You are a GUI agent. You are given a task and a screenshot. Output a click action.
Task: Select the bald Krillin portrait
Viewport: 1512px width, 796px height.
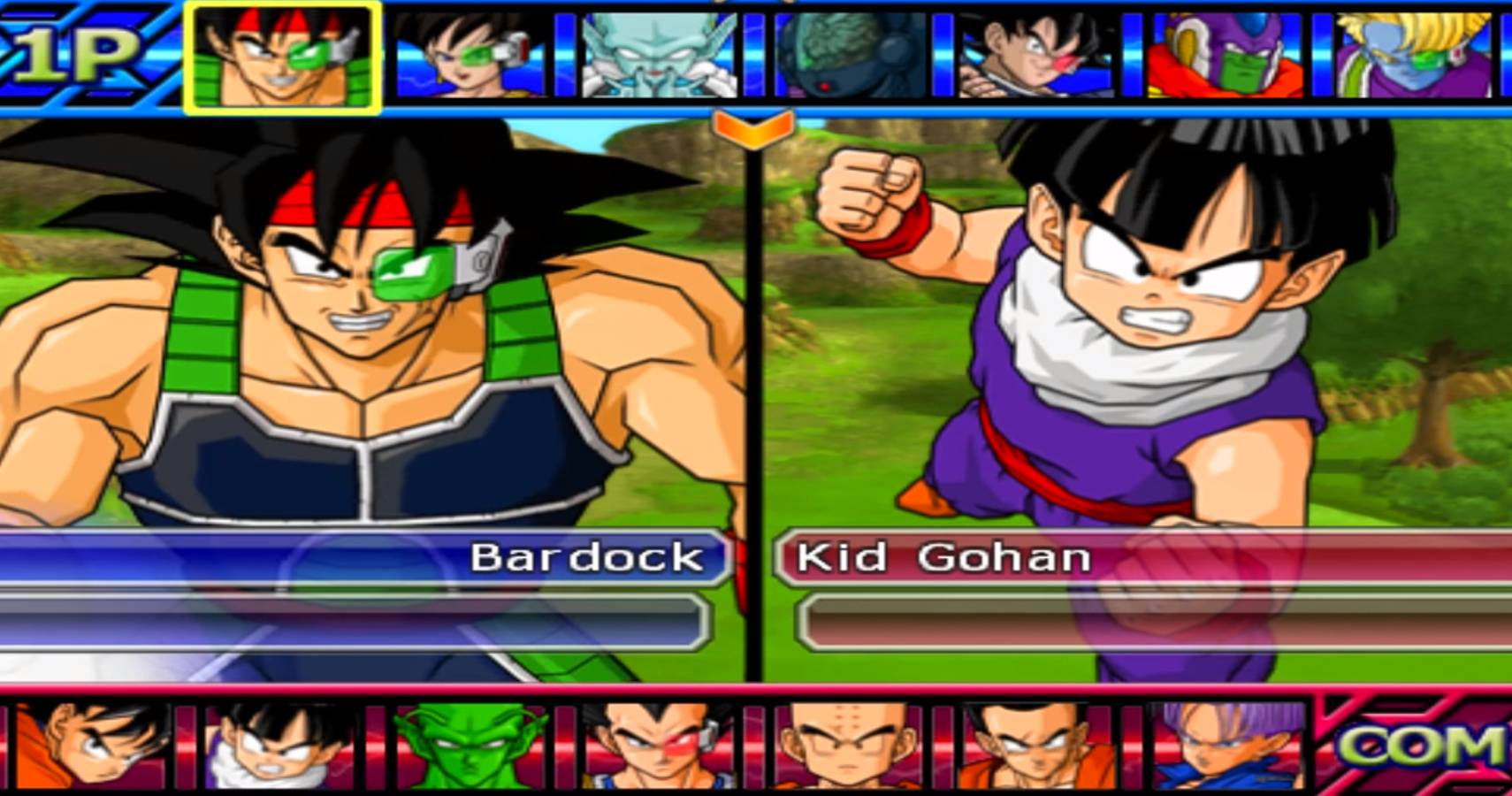pos(847,745)
